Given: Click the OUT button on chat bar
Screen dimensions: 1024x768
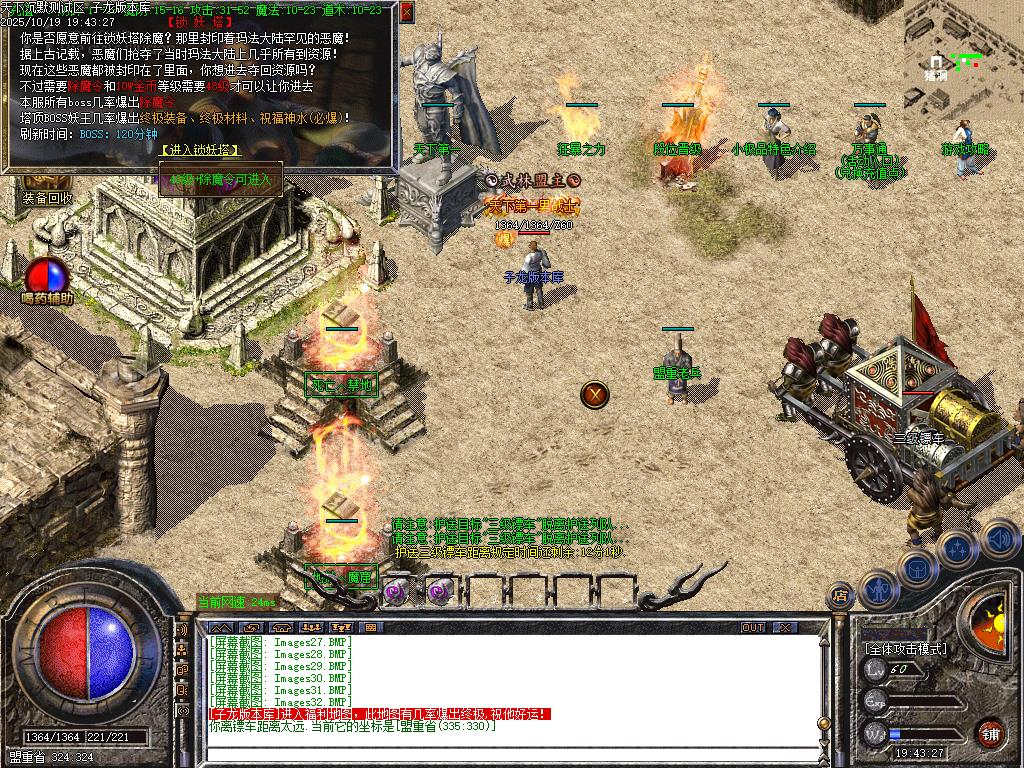Looking at the screenshot, I should 753,628.
